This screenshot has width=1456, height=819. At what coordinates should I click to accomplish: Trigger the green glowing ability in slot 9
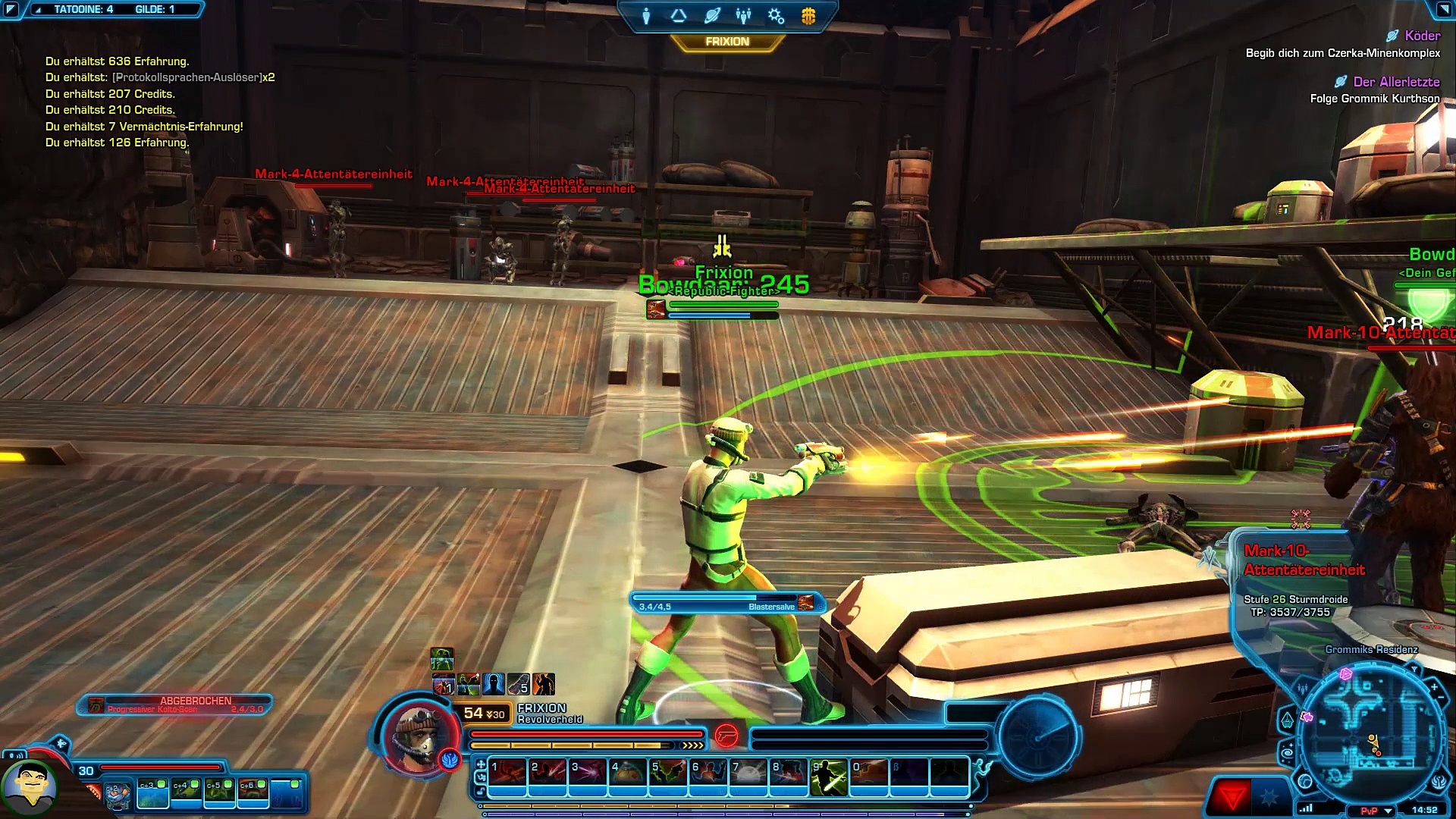pos(829,776)
